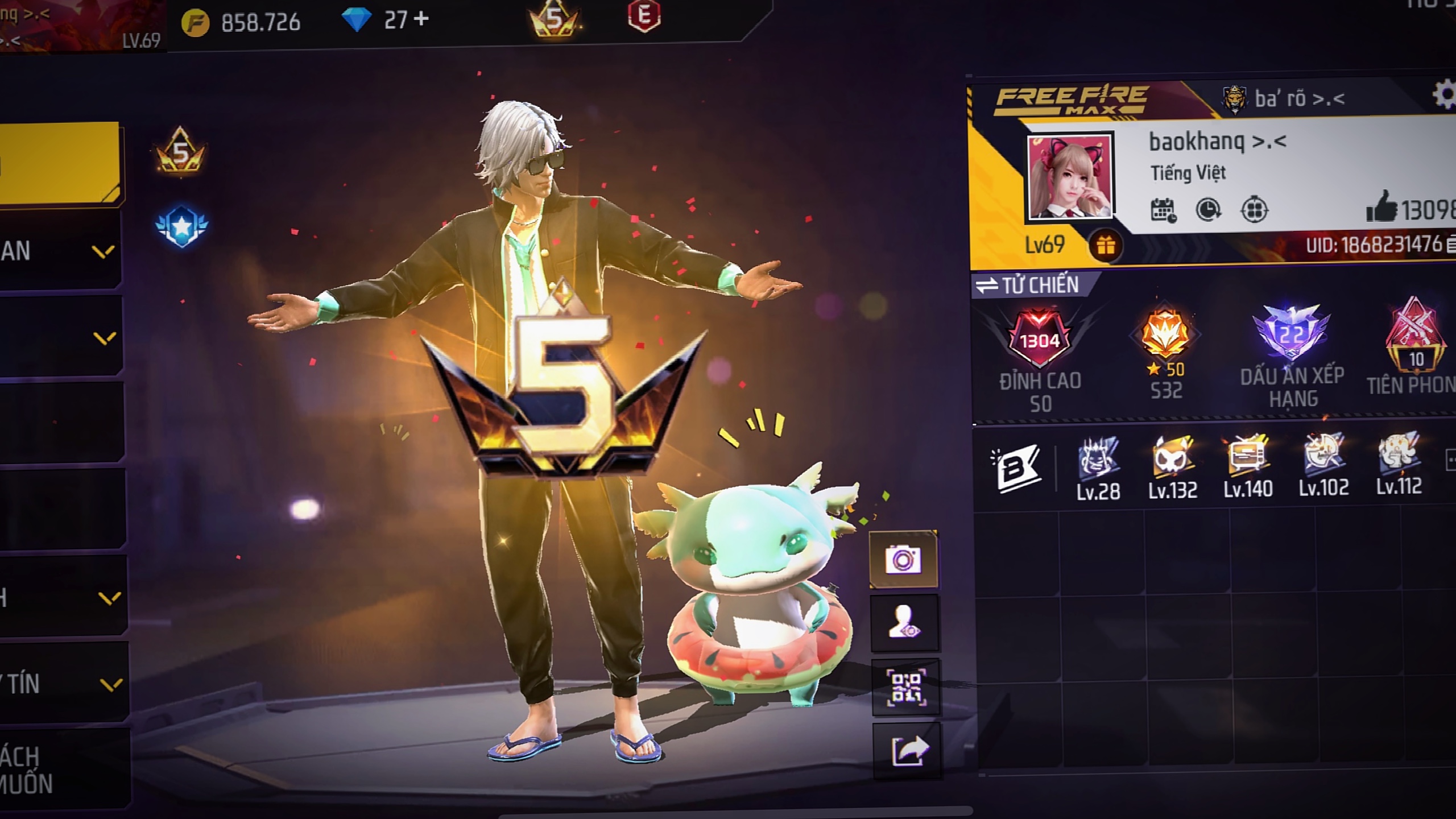Add diamonds with the plus button
Viewport: 1456px width, 819px height.
(x=421, y=20)
